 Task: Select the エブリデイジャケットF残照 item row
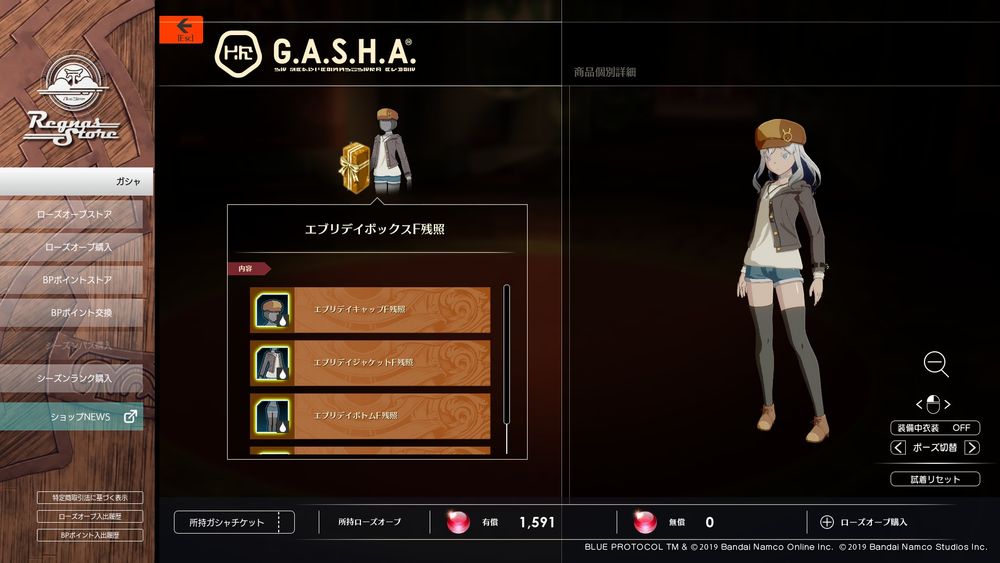370,362
